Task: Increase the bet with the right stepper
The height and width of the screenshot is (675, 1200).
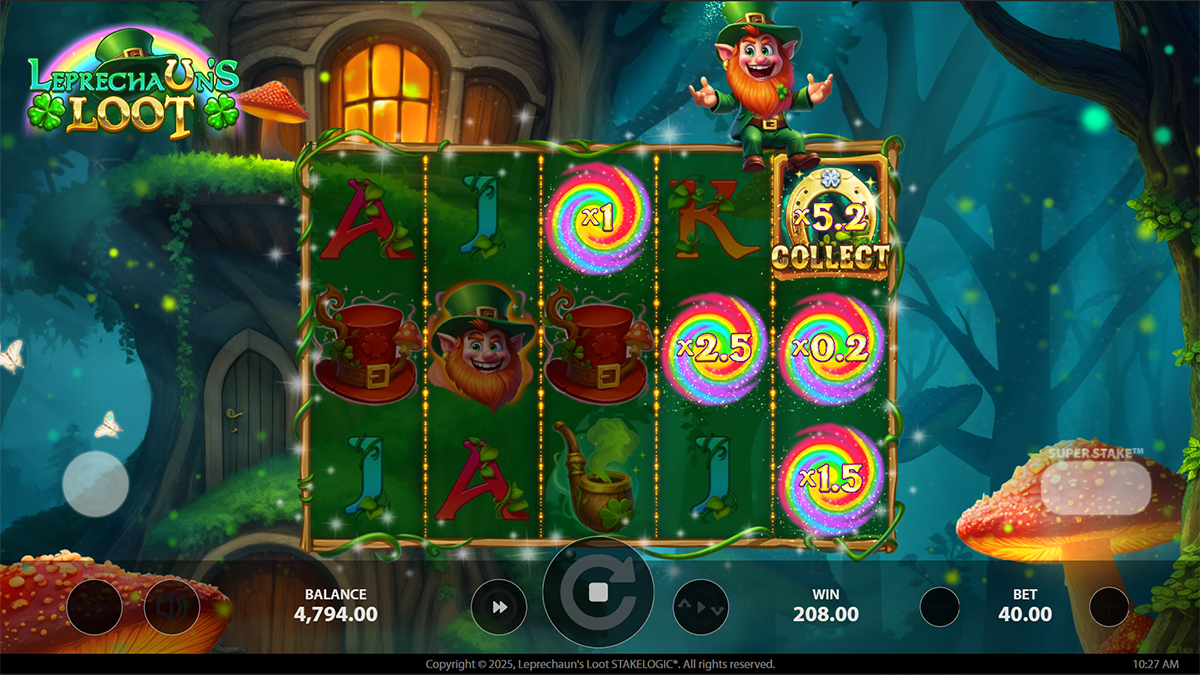Action: point(1109,607)
